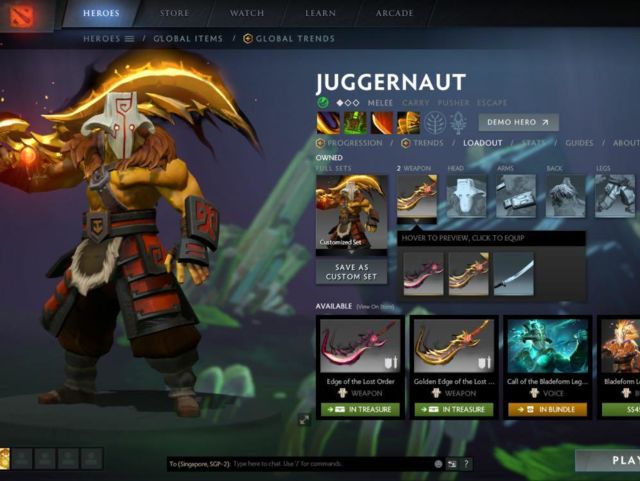Buy Edge of the Lost Order in treasure
The height and width of the screenshot is (481, 640).
(x=360, y=409)
